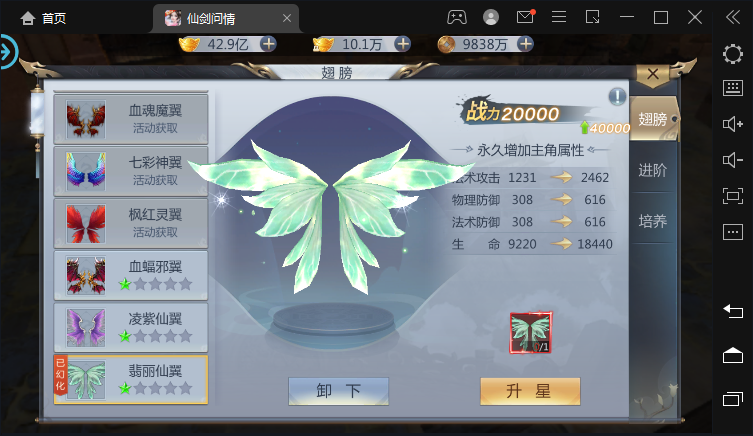Open the 首页 home tab
Viewport: 753px width, 436px height.
pos(40,18)
